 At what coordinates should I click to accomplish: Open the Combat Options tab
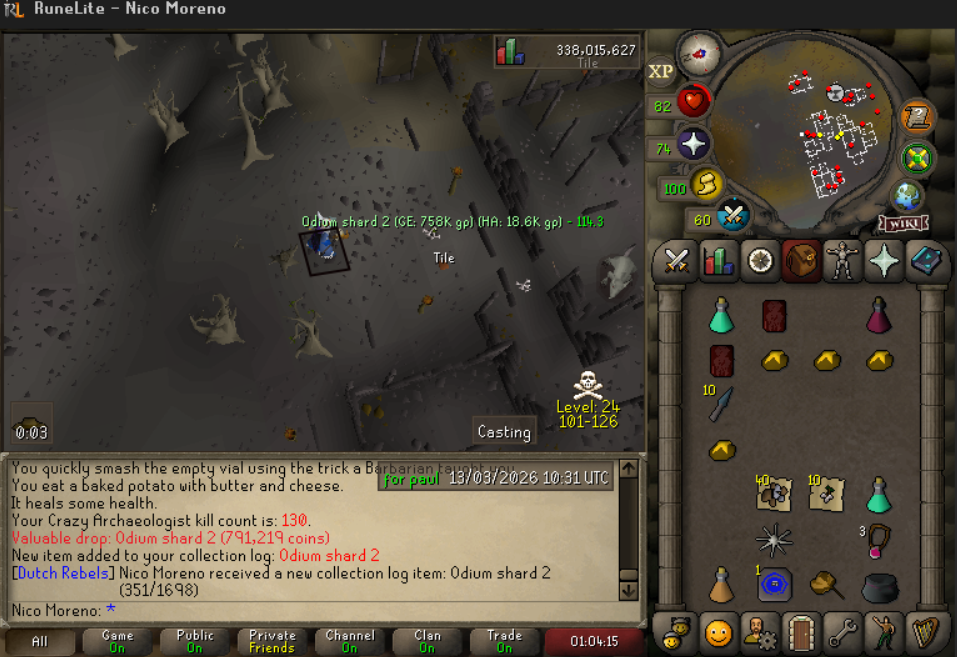(677, 261)
